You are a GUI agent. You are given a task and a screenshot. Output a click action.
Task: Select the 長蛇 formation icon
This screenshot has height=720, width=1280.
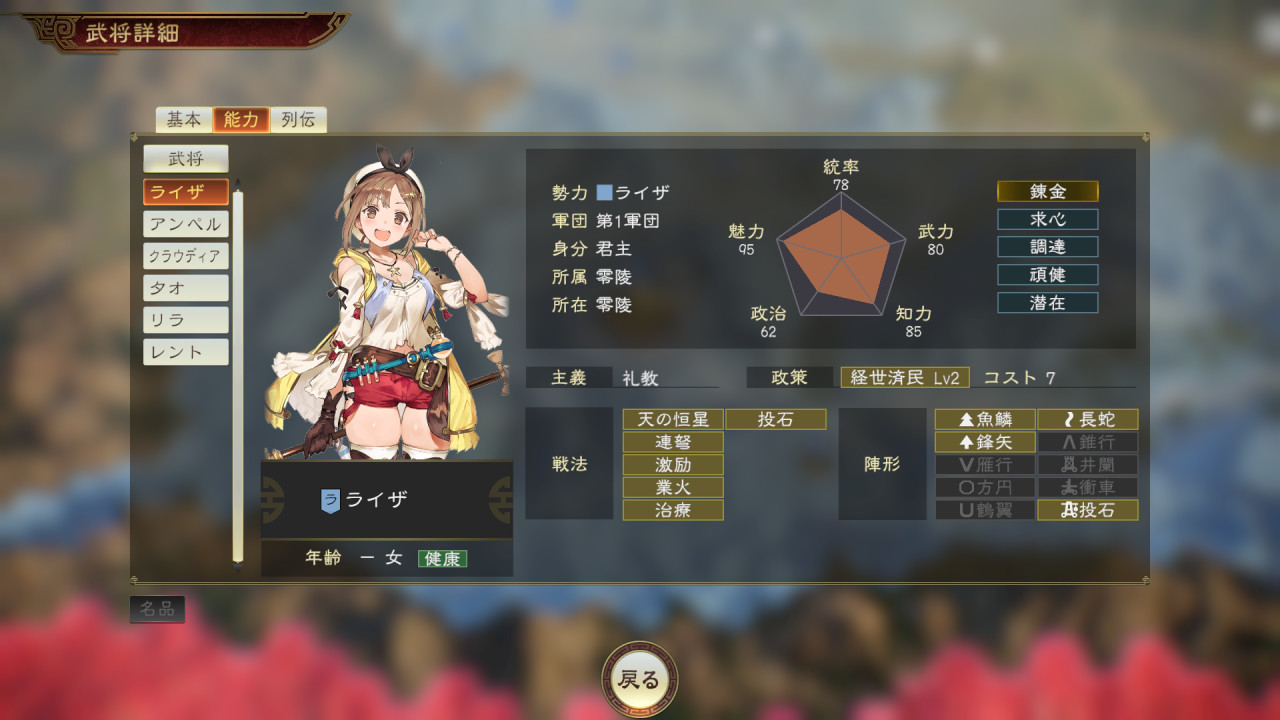[1088, 419]
